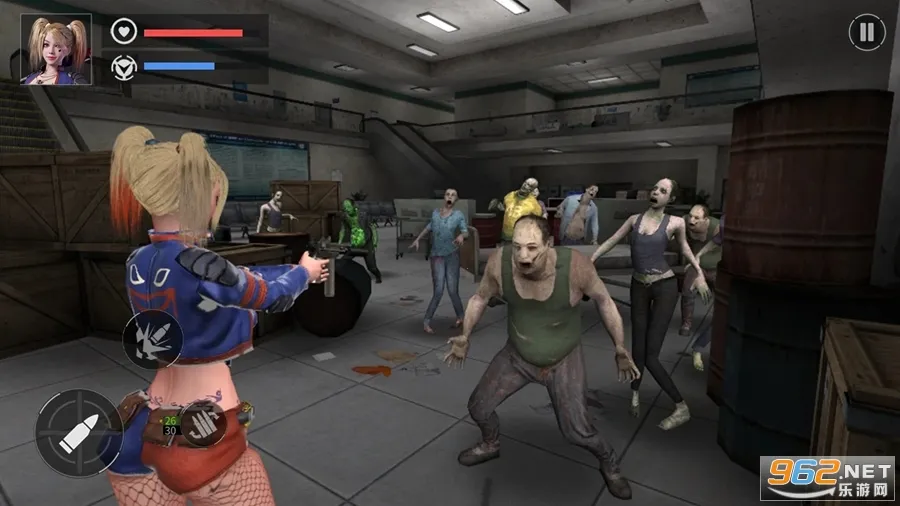Pause the game
Viewport: 900px width, 506px height.
pos(866,33)
